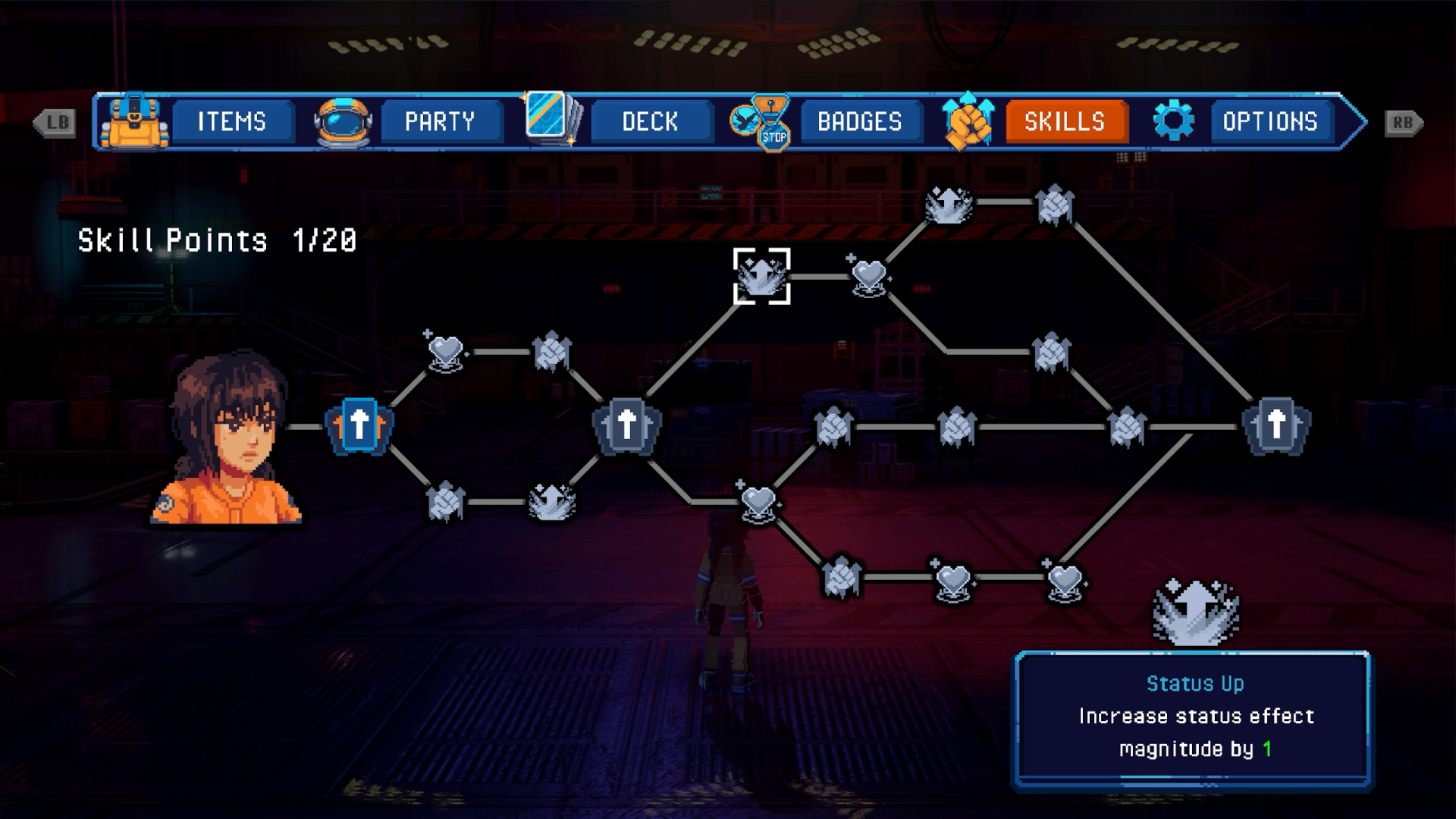Viewport: 1456px width, 819px height.
Task: Pick the final arrow shield node ending the tree
Action: click(1276, 425)
